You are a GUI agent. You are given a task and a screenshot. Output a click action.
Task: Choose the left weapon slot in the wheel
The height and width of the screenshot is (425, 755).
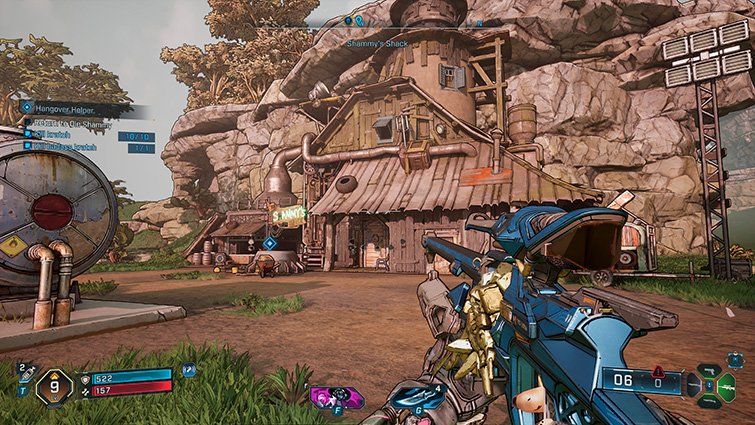pos(696,385)
